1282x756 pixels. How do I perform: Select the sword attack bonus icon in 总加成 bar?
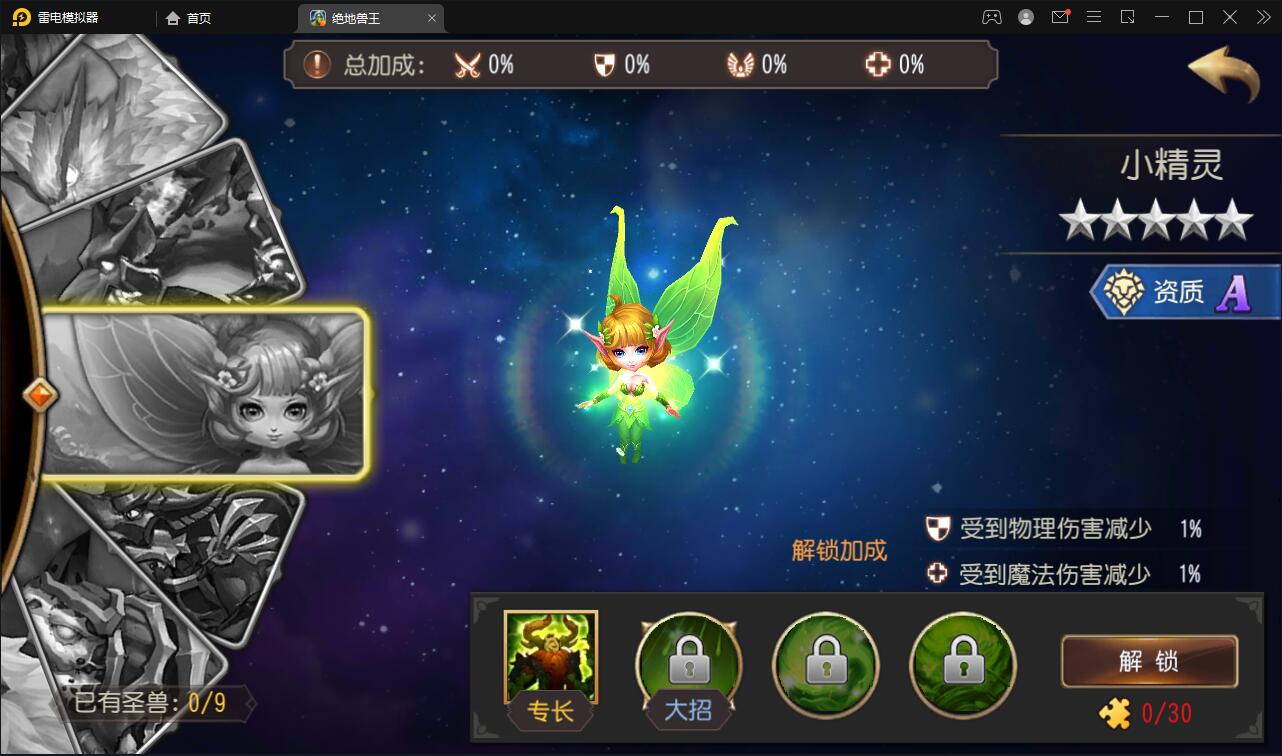click(468, 64)
